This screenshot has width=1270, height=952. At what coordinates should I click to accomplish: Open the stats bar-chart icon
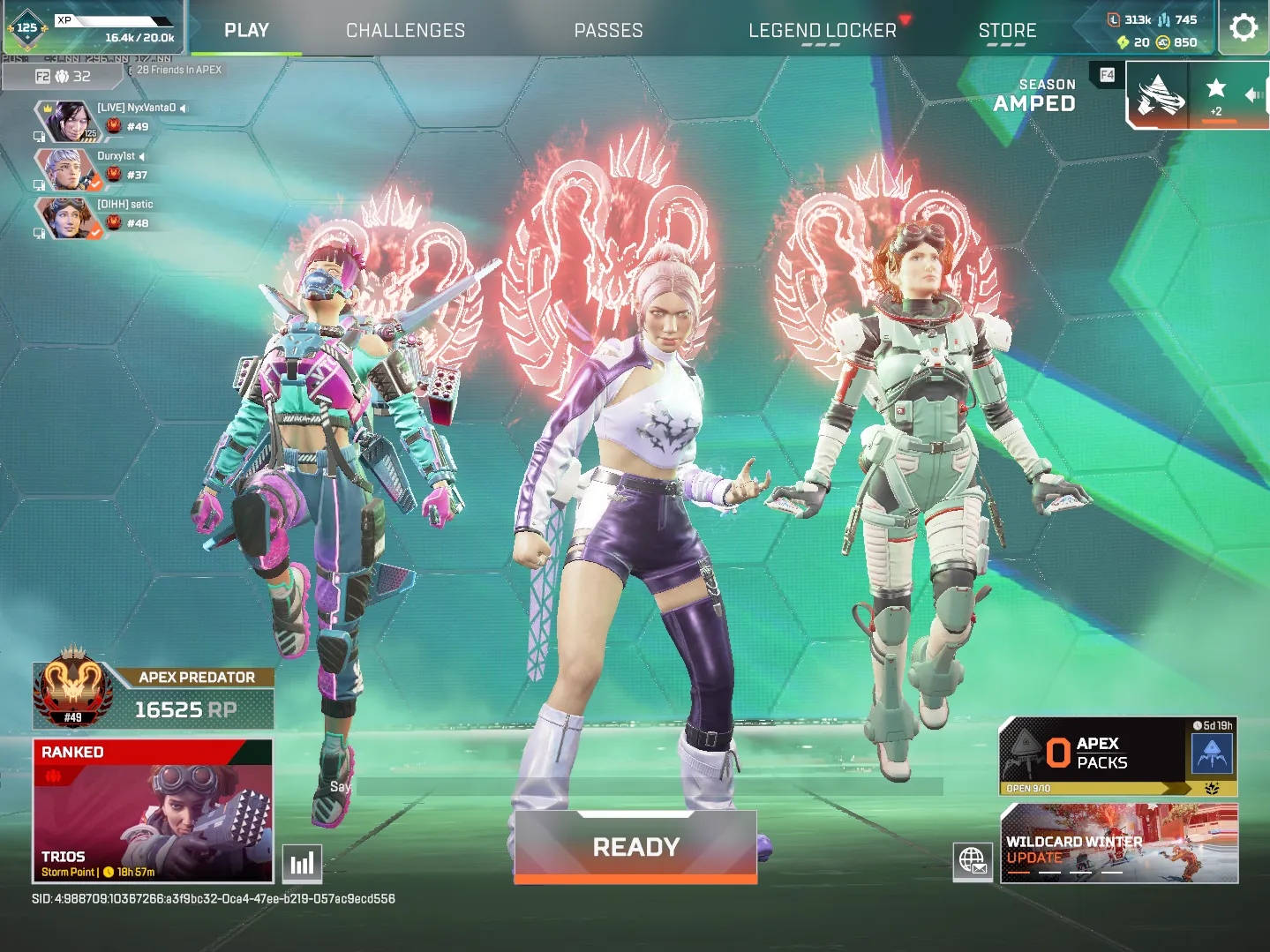(x=302, y=863)
